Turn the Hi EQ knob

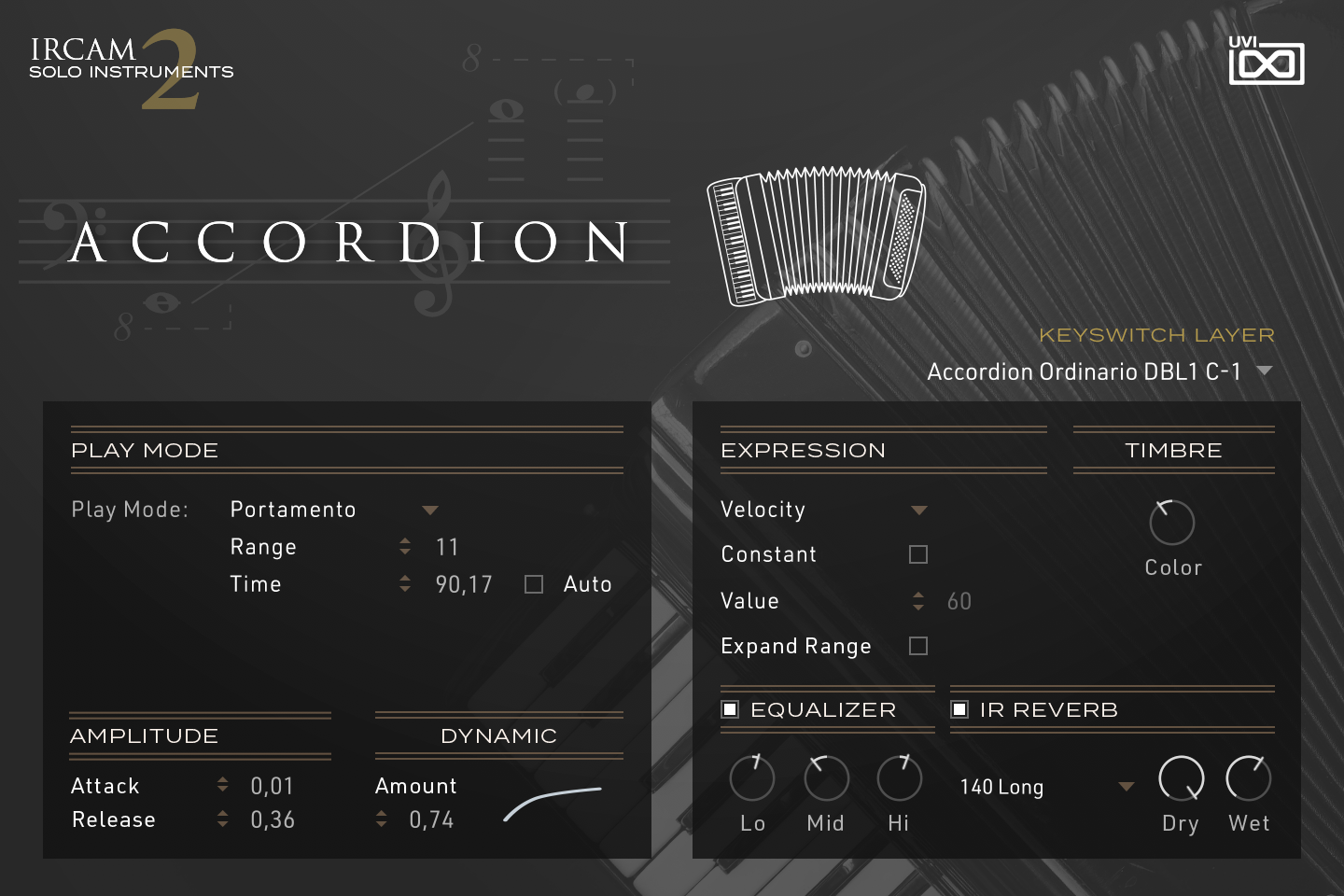pyautogui.click(x=898, y=777)
